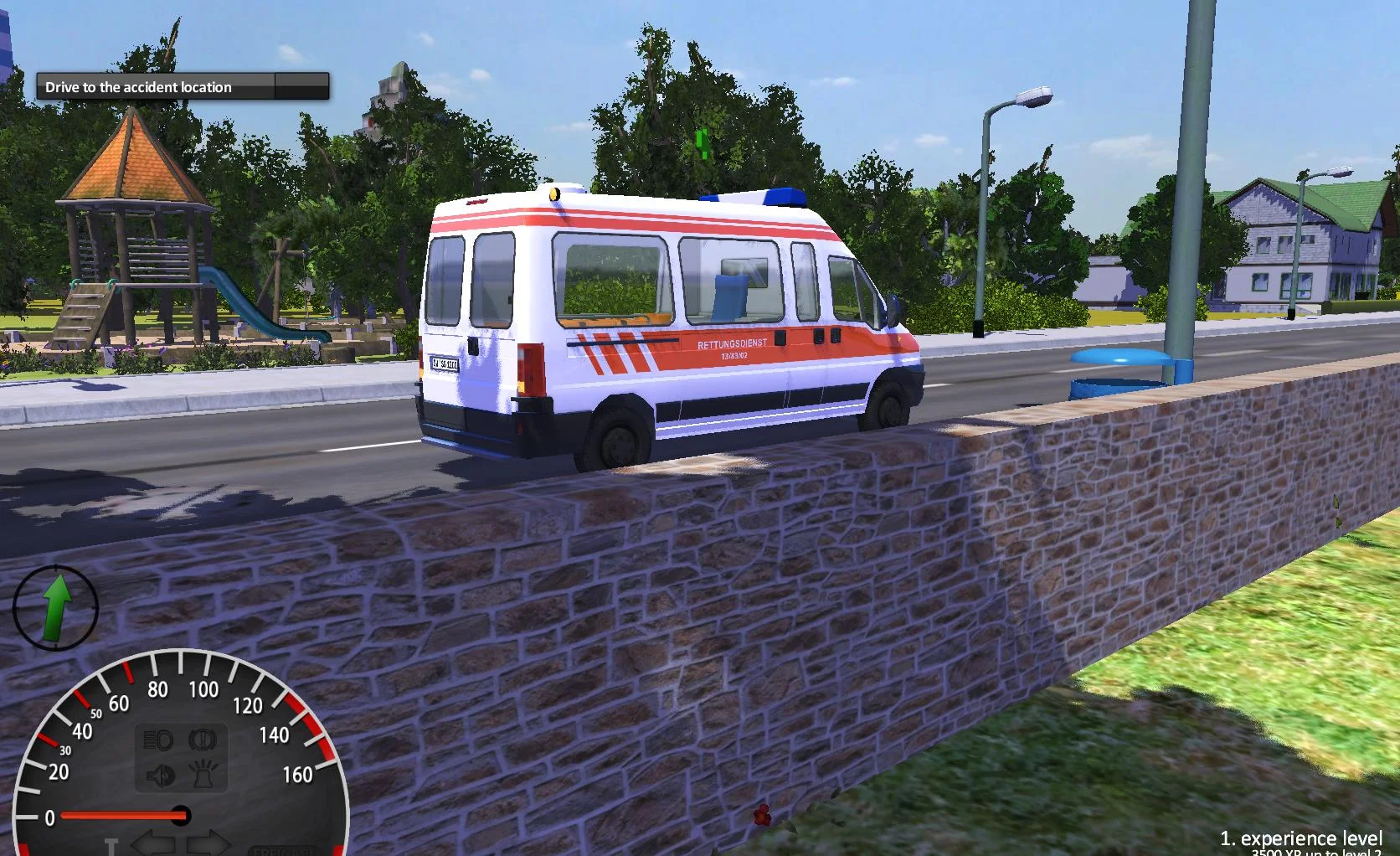Click the Drive to the accident location banner
1400x856 pixels.
point(138,87)
